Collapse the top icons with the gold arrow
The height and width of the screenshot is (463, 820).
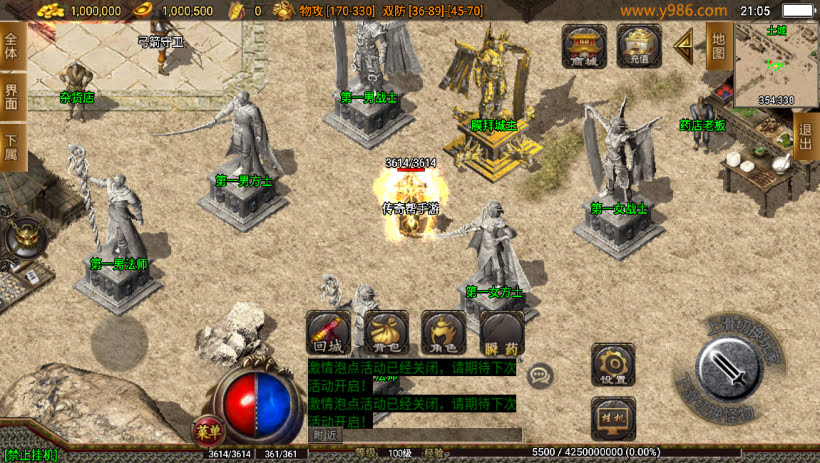(686, 45)
